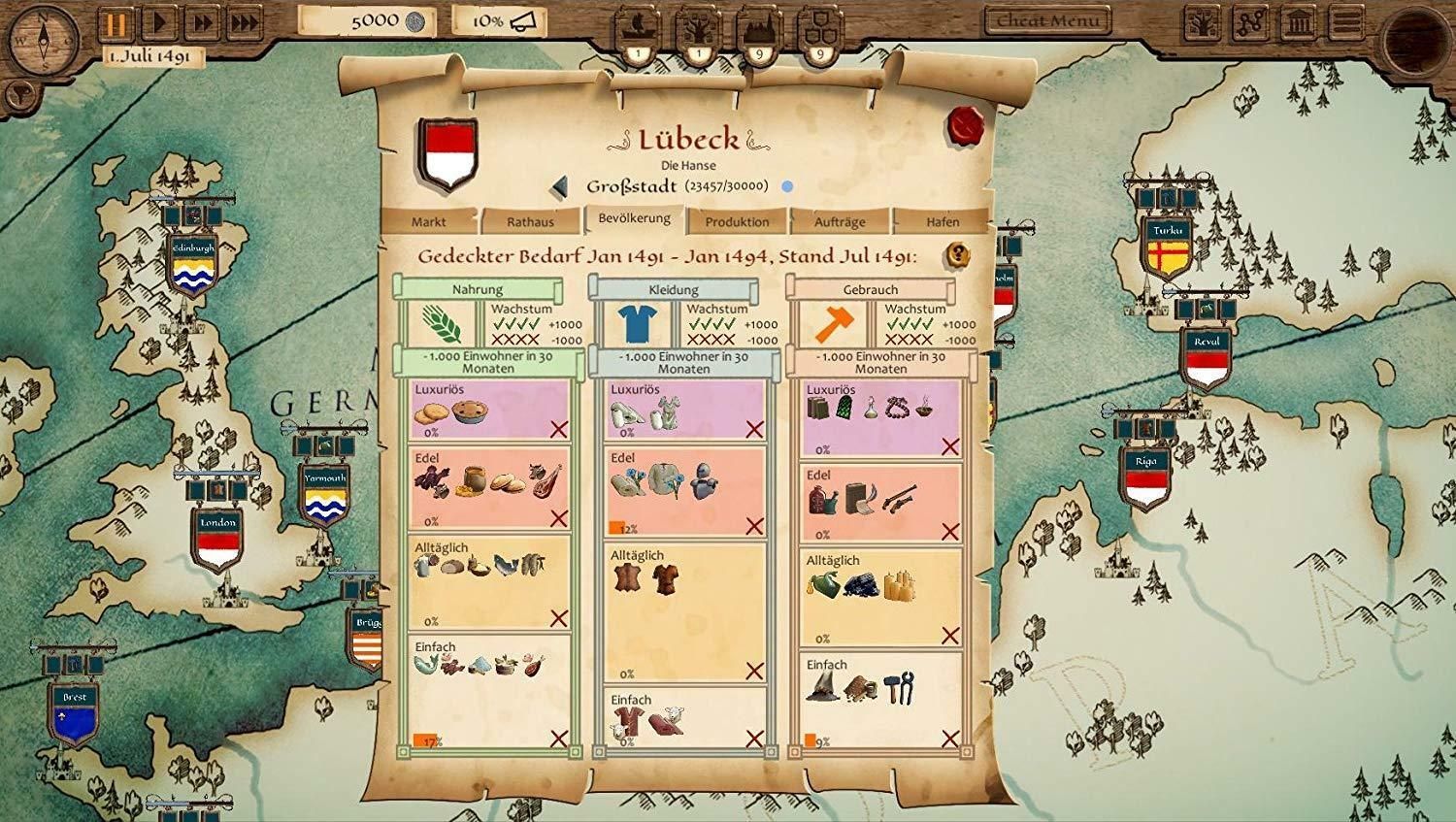Switch to the Rathaus tab
This screenshot has width=1456, height=822.
point(530,221)
